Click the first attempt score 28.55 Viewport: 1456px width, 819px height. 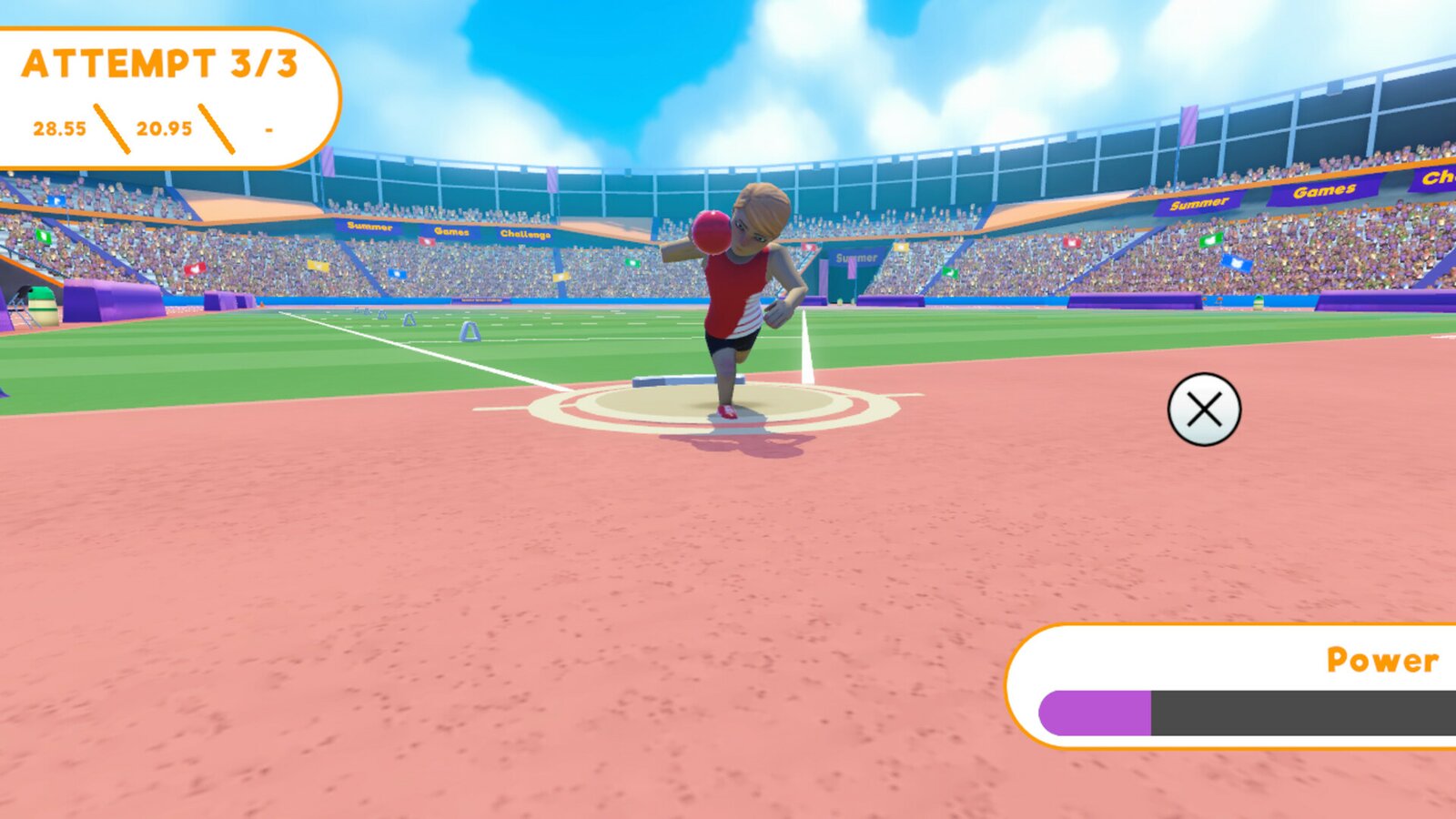59,128
